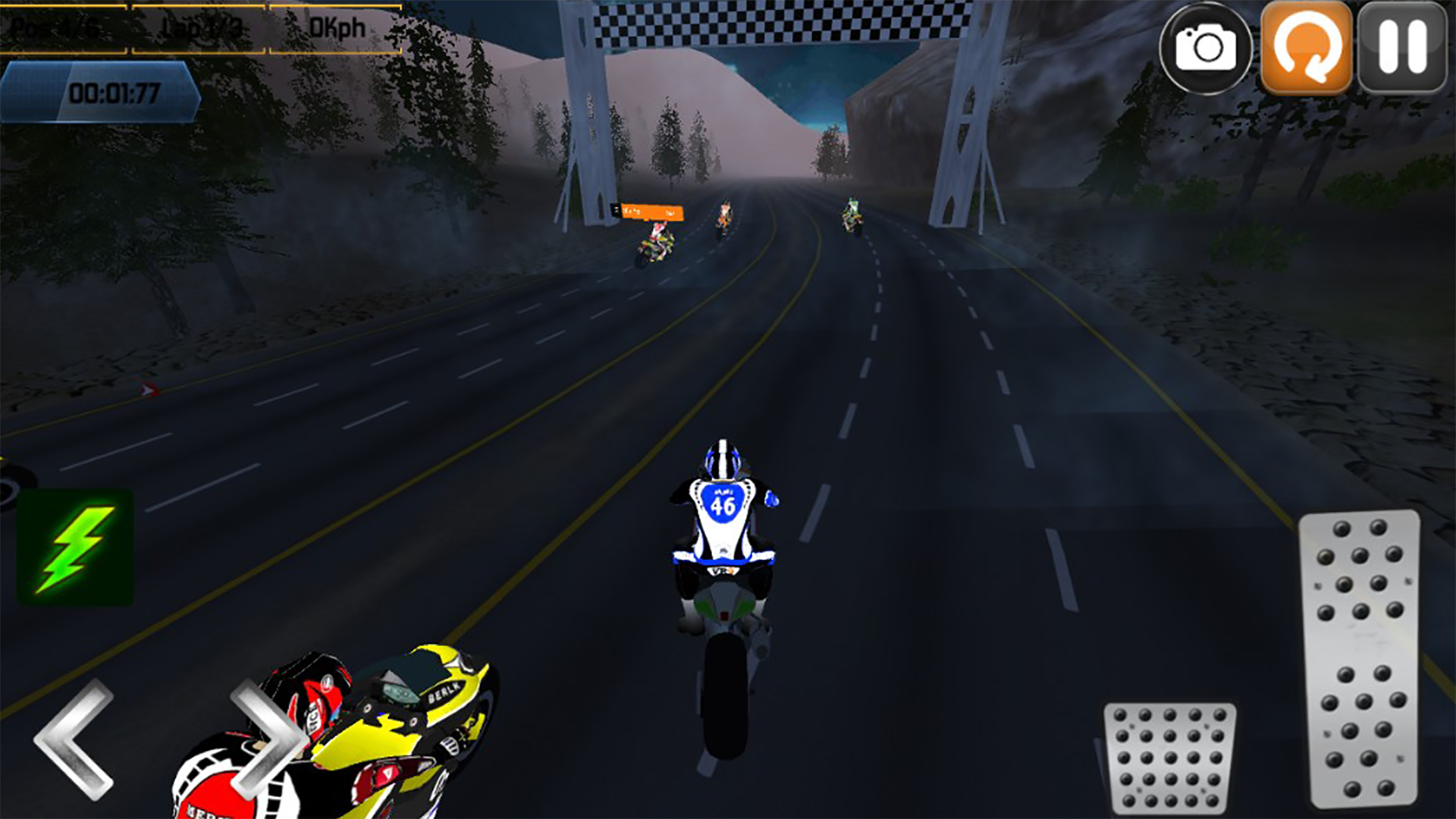
Task: Click the red arrow roadside marker
Action: click(148, 388)
